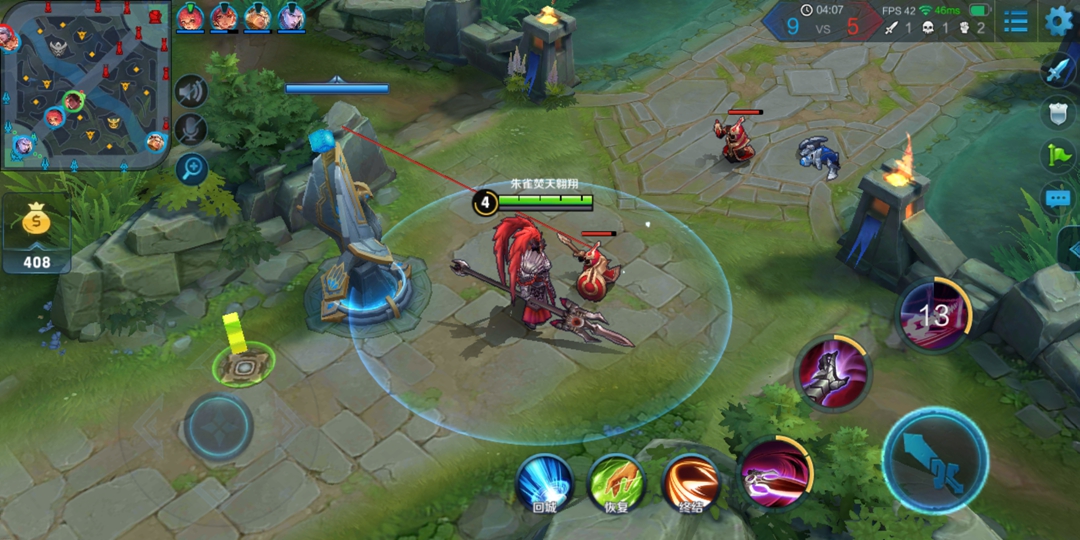Activate the 恢复 restore ability
The width and height of the screenshot is (1080, 540).
[616, 480]
